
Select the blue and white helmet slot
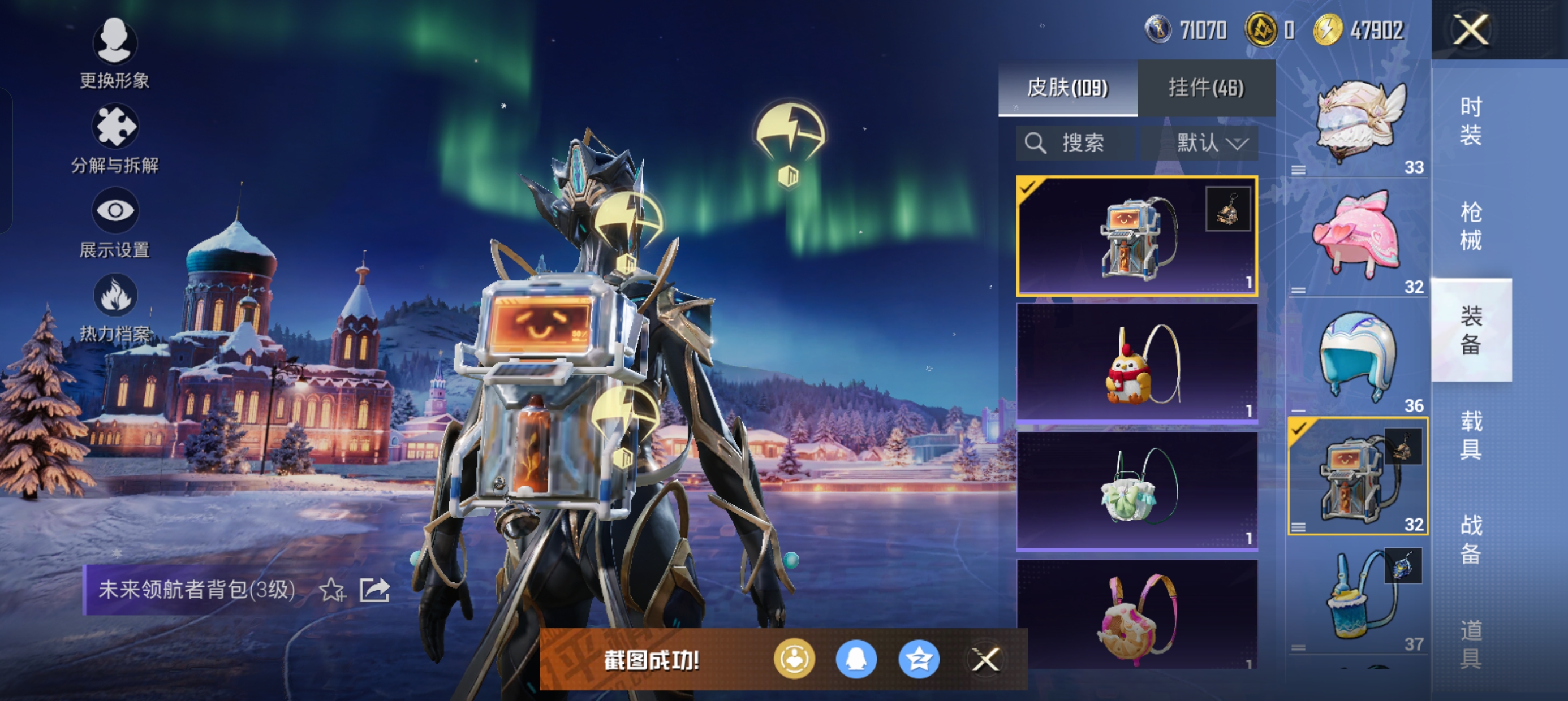[x=1358, y=357]
